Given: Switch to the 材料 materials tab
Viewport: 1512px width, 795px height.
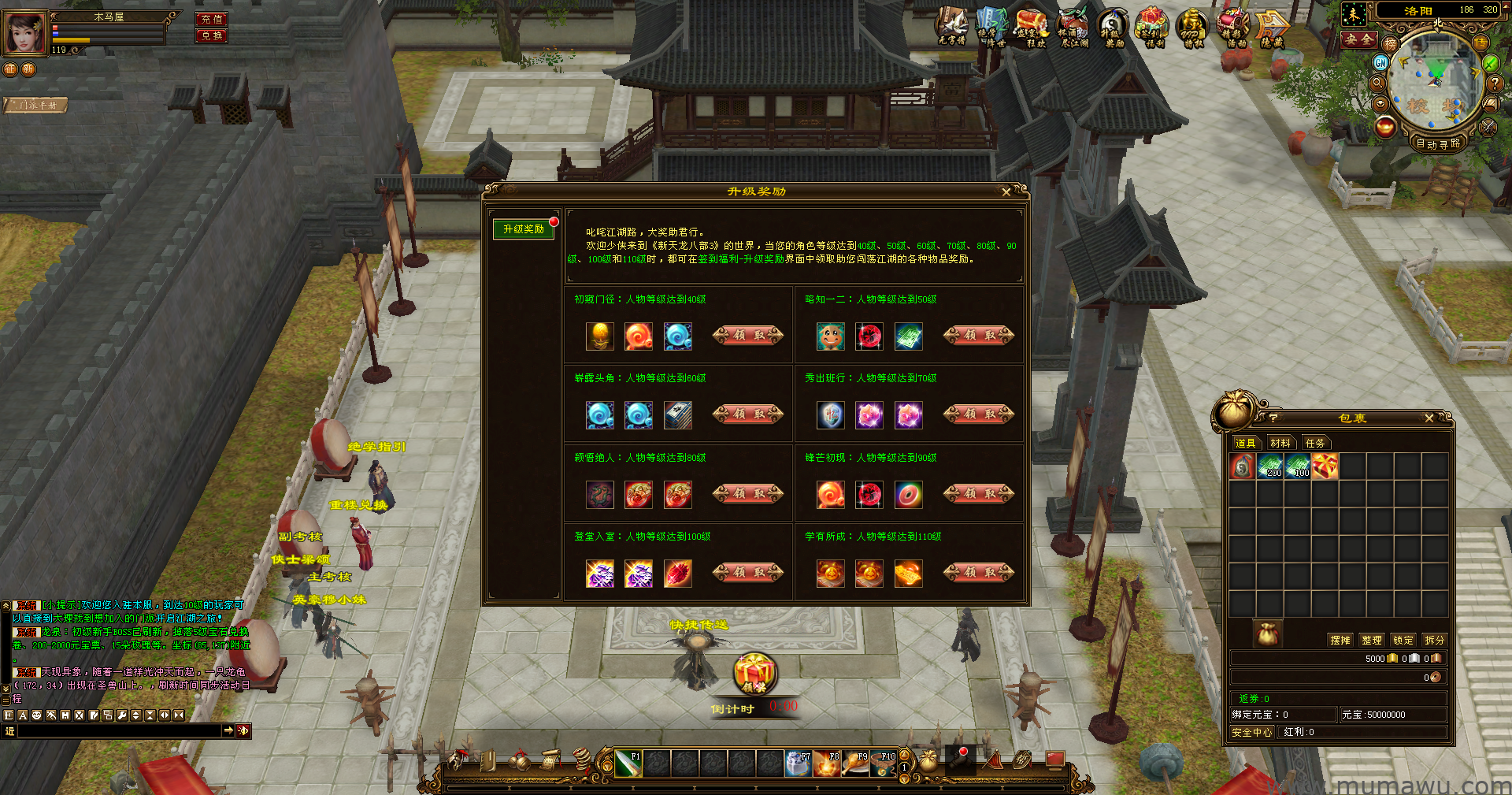Looking at the screenshot, I should coord(1280,443).
